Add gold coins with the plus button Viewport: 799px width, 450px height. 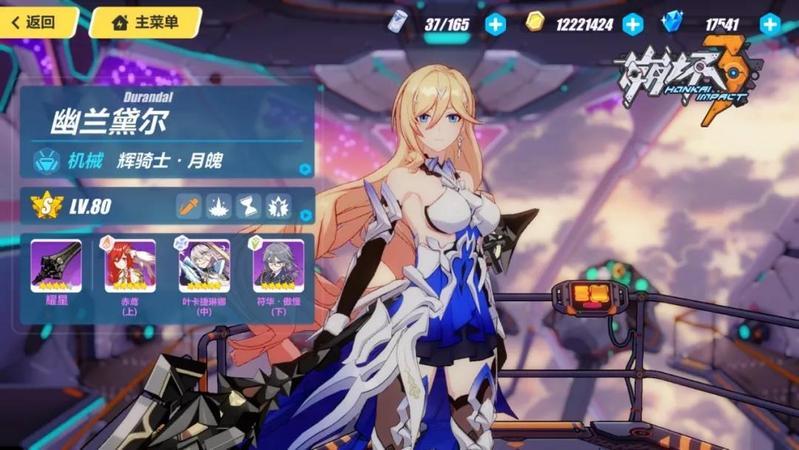633,24
